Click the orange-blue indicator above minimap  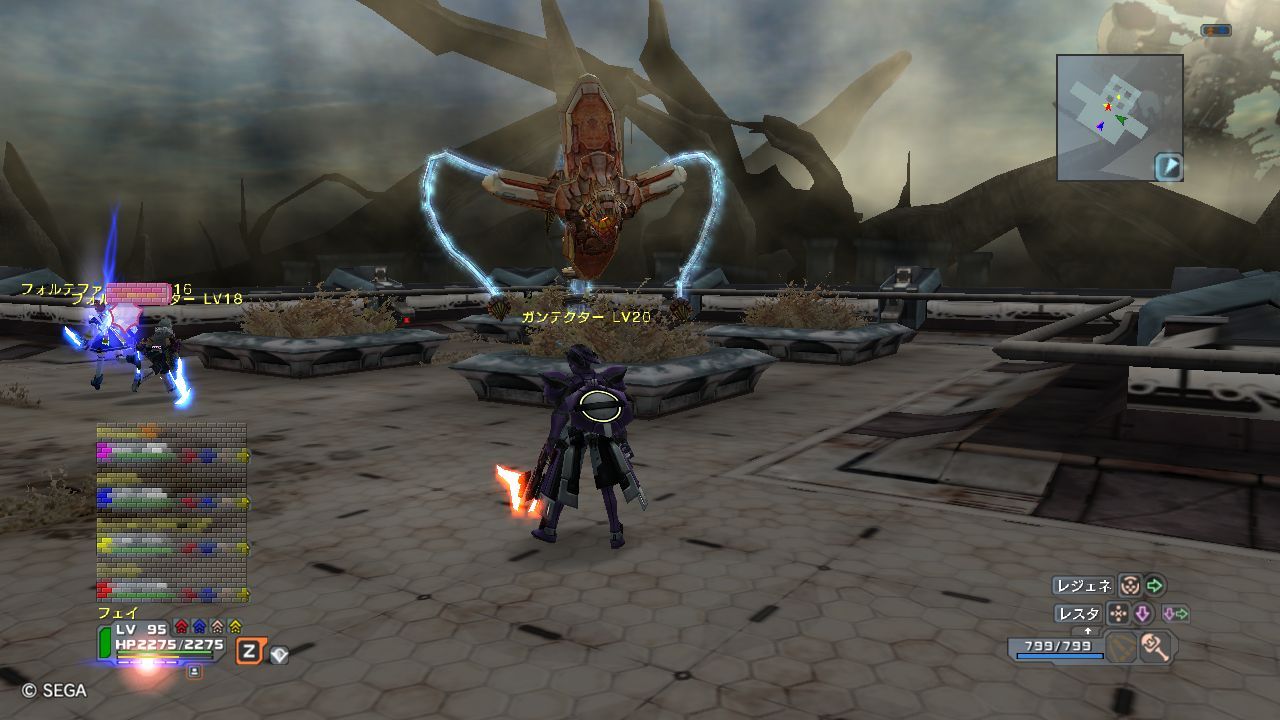1216,30
